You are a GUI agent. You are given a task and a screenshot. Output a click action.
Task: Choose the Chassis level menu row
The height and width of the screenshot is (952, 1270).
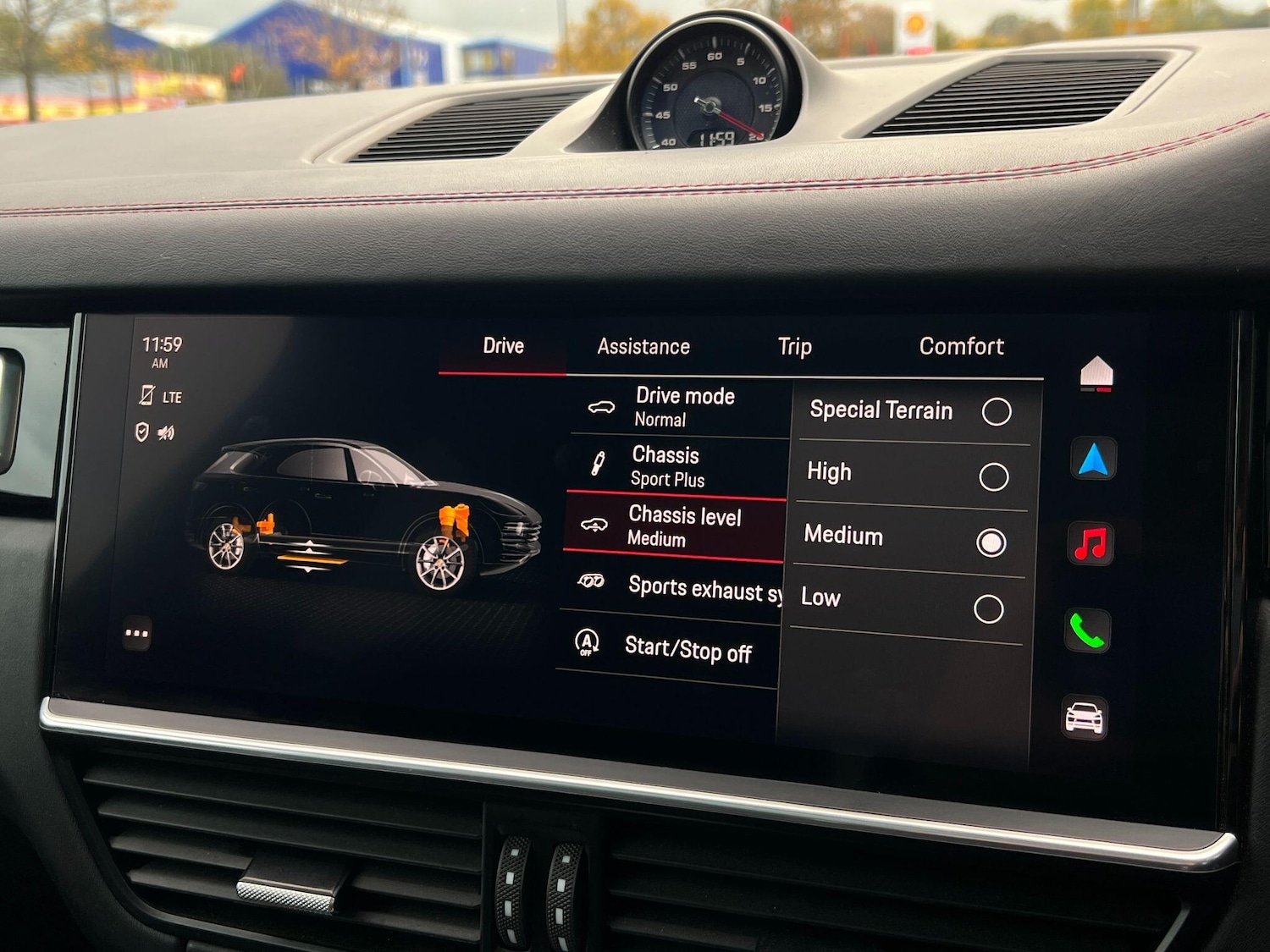(675, 526)
